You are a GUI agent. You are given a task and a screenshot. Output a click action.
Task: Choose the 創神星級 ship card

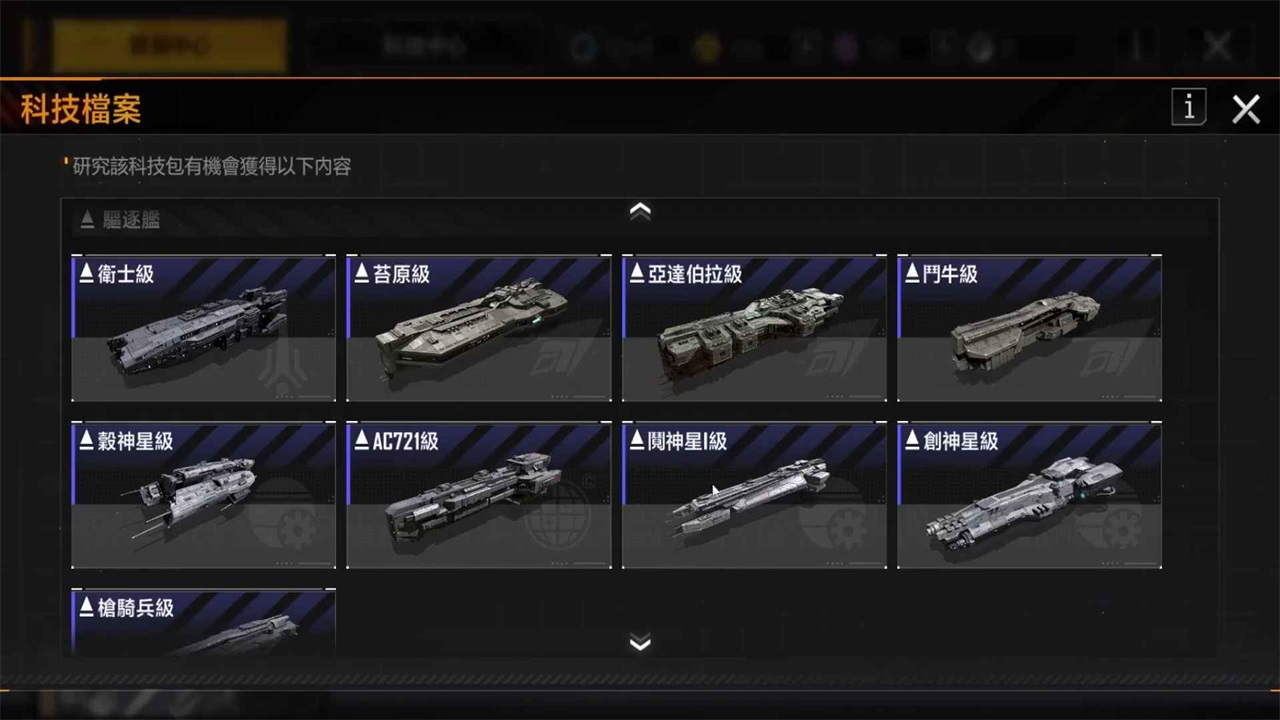[x=1029, y=496]
